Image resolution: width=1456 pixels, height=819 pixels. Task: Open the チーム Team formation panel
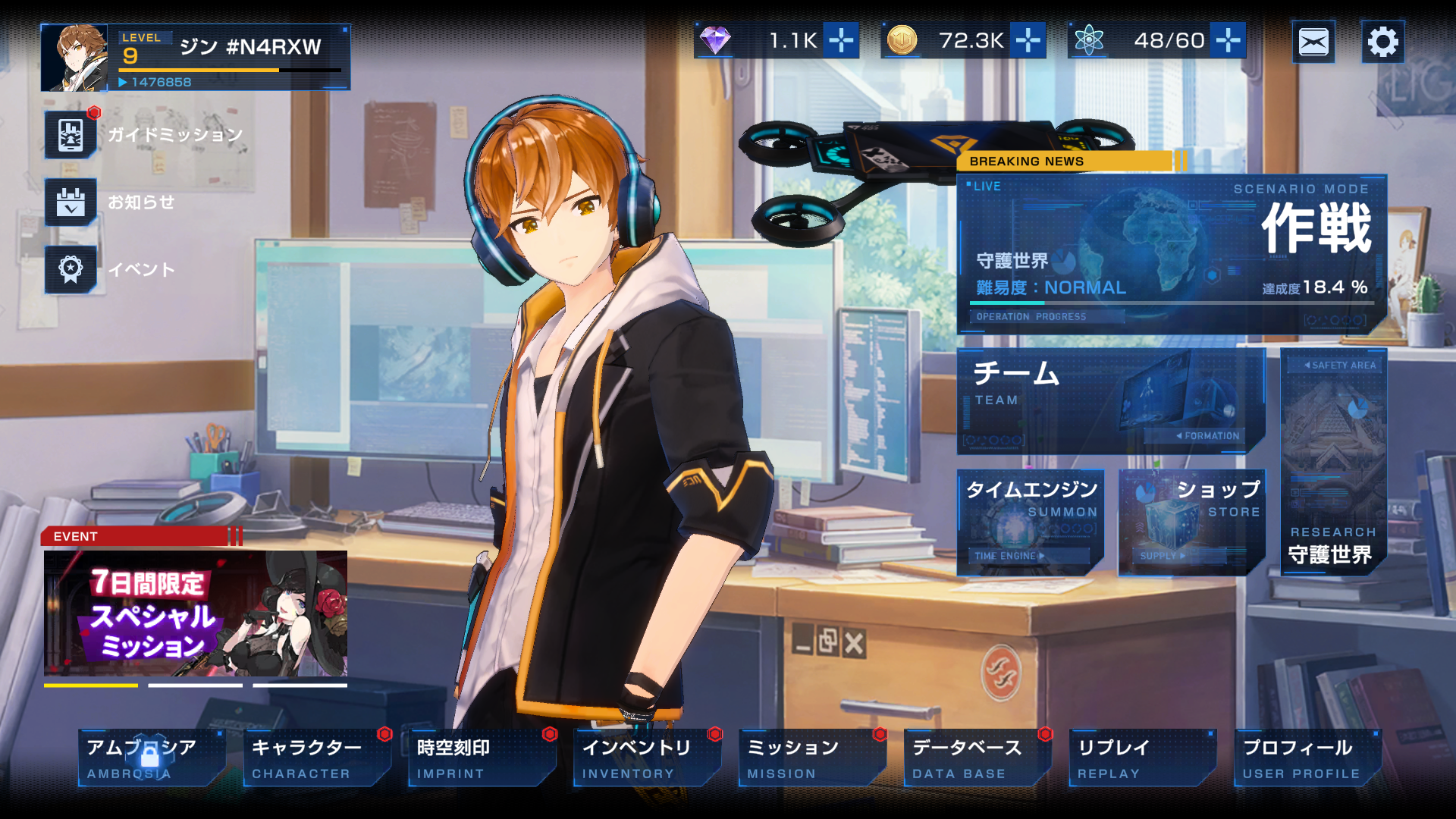[1109, 401]
